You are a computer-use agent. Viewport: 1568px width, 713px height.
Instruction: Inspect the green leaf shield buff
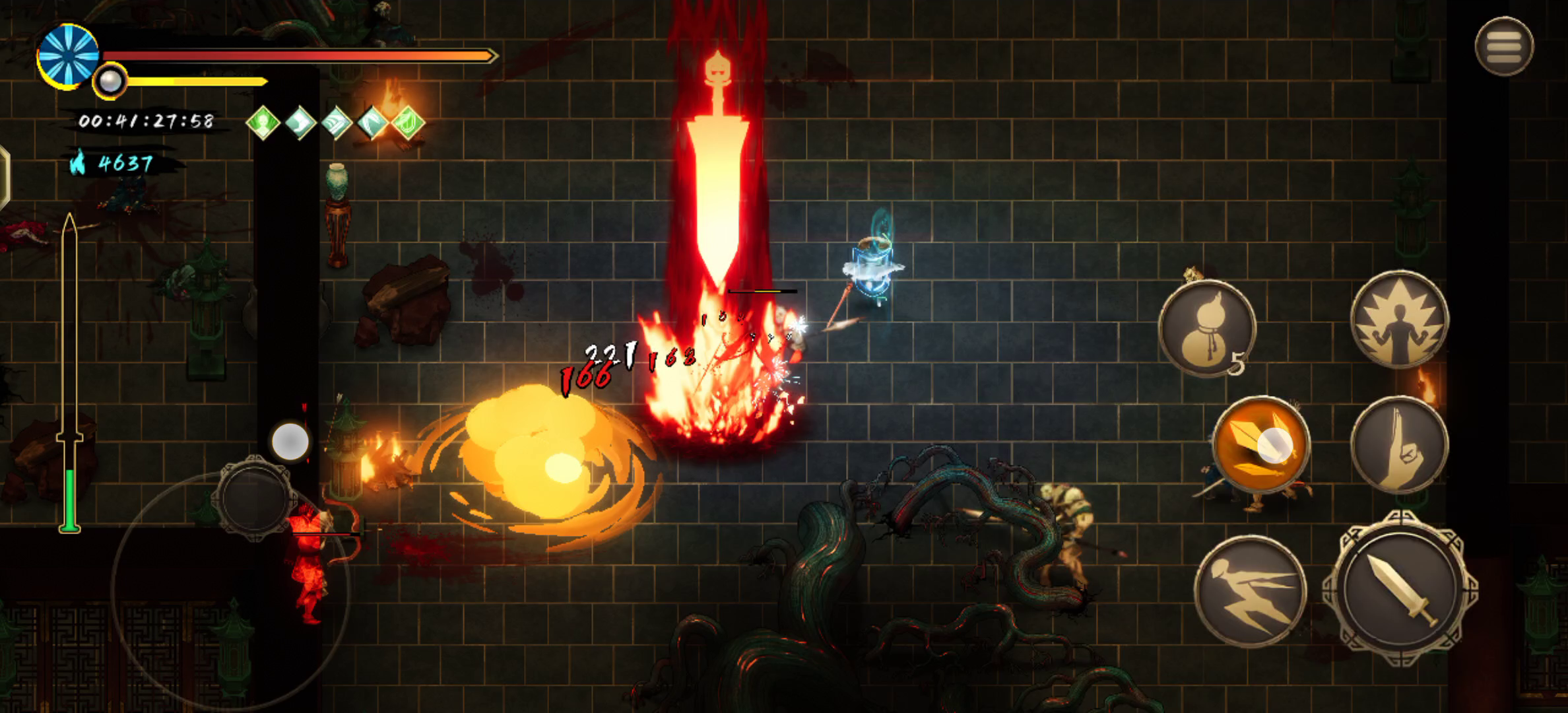[408, 123]
